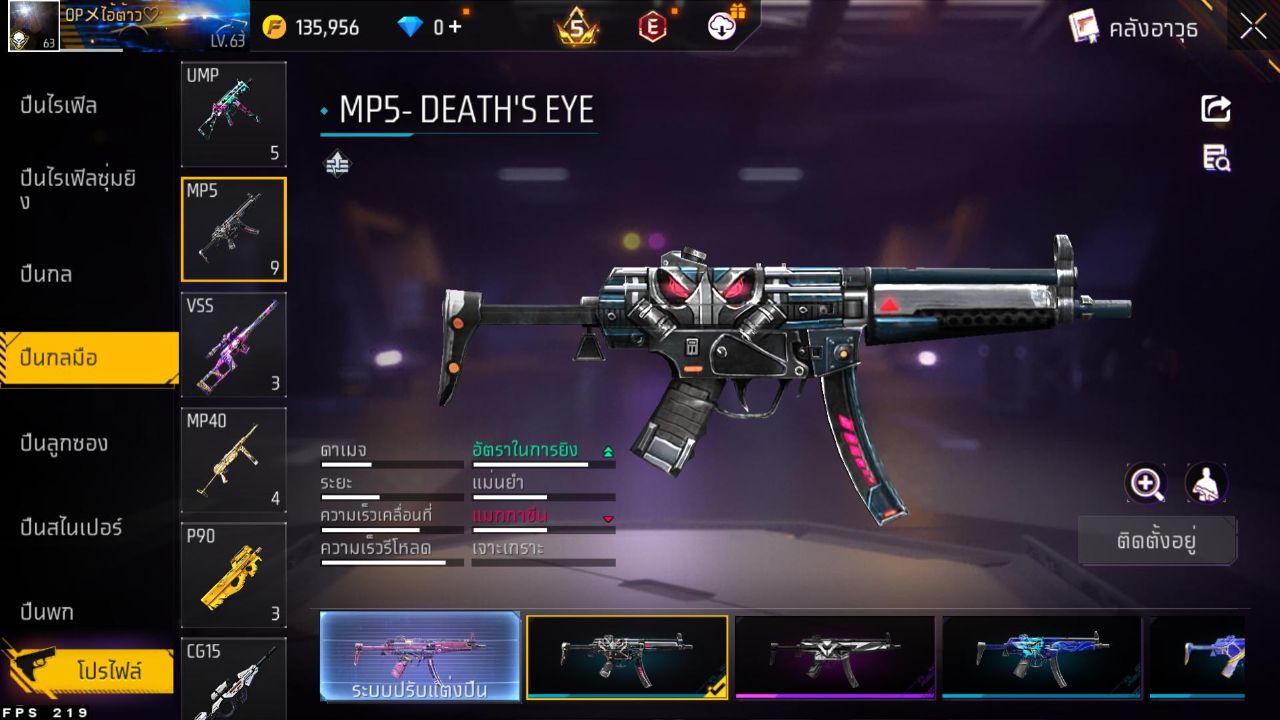
Task: Open the cloud download icon in the top bar
Action: pyautogui.click(x=722, y=27)
